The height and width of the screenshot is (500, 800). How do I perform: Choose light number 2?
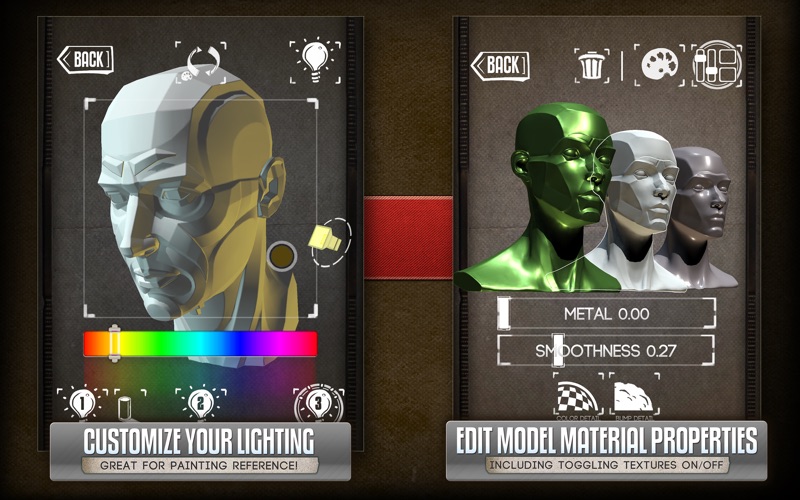click(199, 403)
